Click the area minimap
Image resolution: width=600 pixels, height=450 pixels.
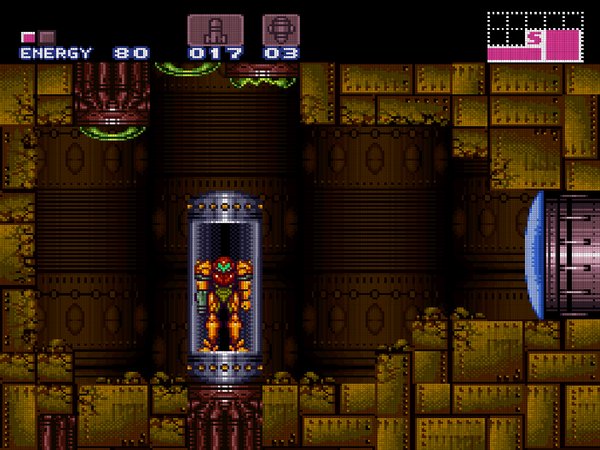[x=534, y=37]
